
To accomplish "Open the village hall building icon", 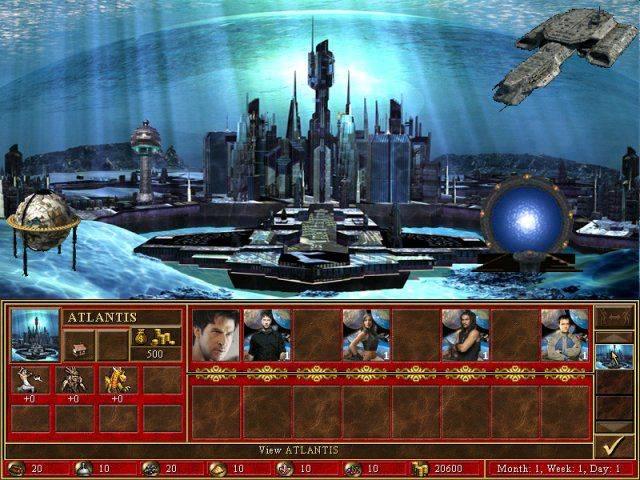I will click(x=80, y=345).
